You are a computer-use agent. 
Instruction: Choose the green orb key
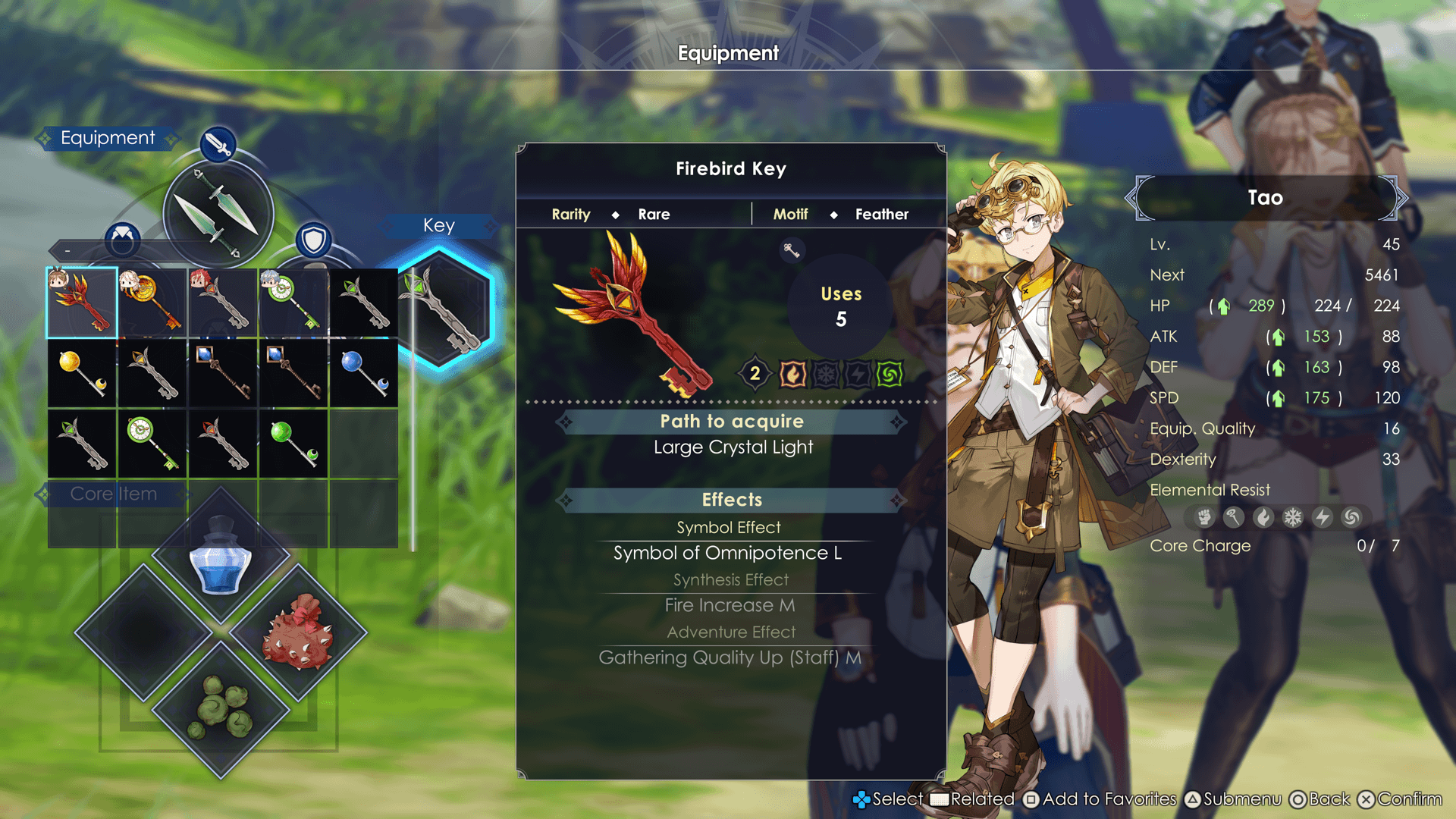293,444
